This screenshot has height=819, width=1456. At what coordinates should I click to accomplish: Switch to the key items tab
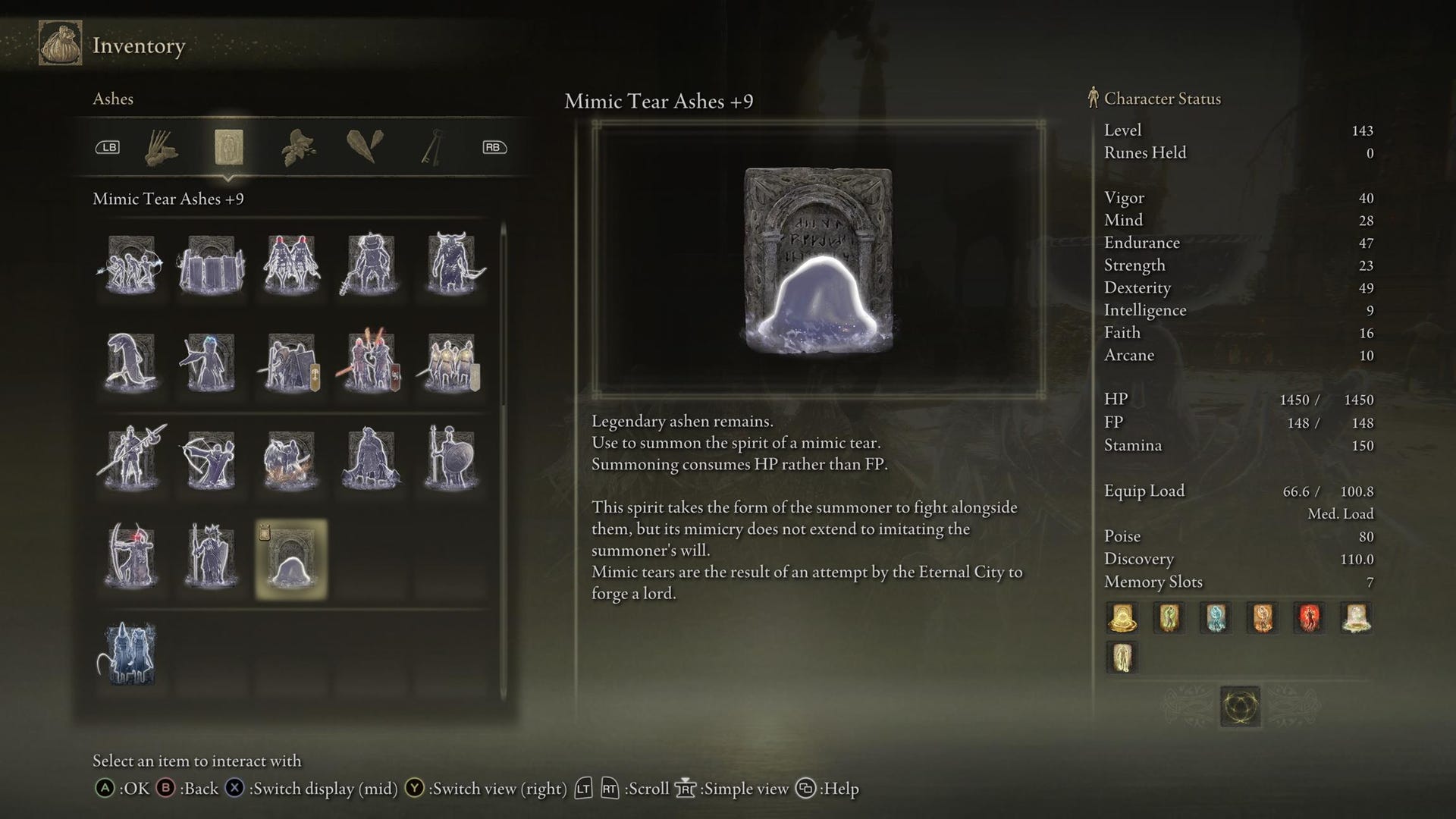coord(431,147)
